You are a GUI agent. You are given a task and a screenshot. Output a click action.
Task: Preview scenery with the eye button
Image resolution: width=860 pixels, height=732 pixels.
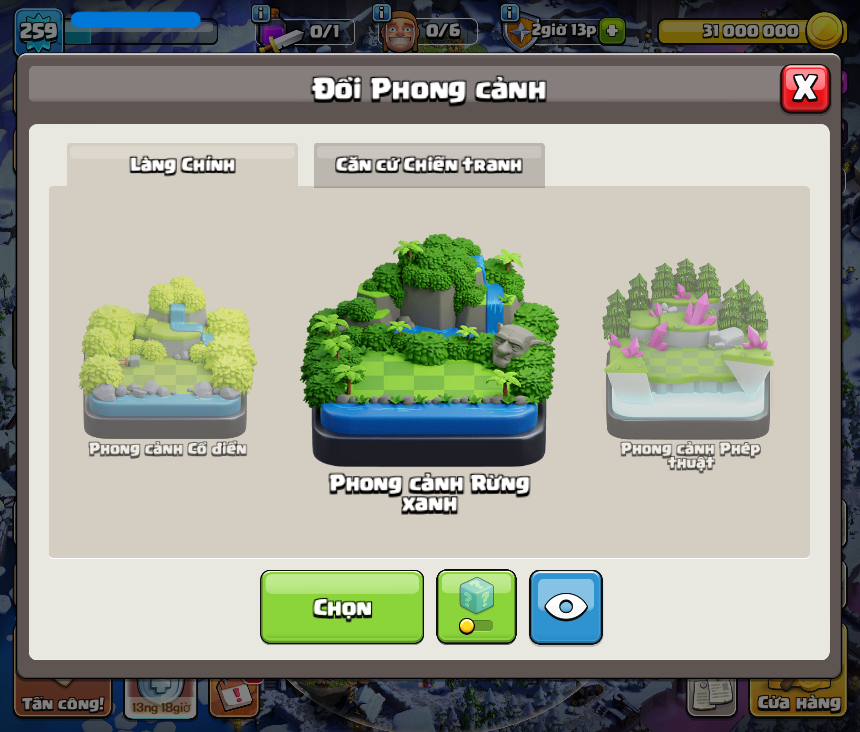566,607
